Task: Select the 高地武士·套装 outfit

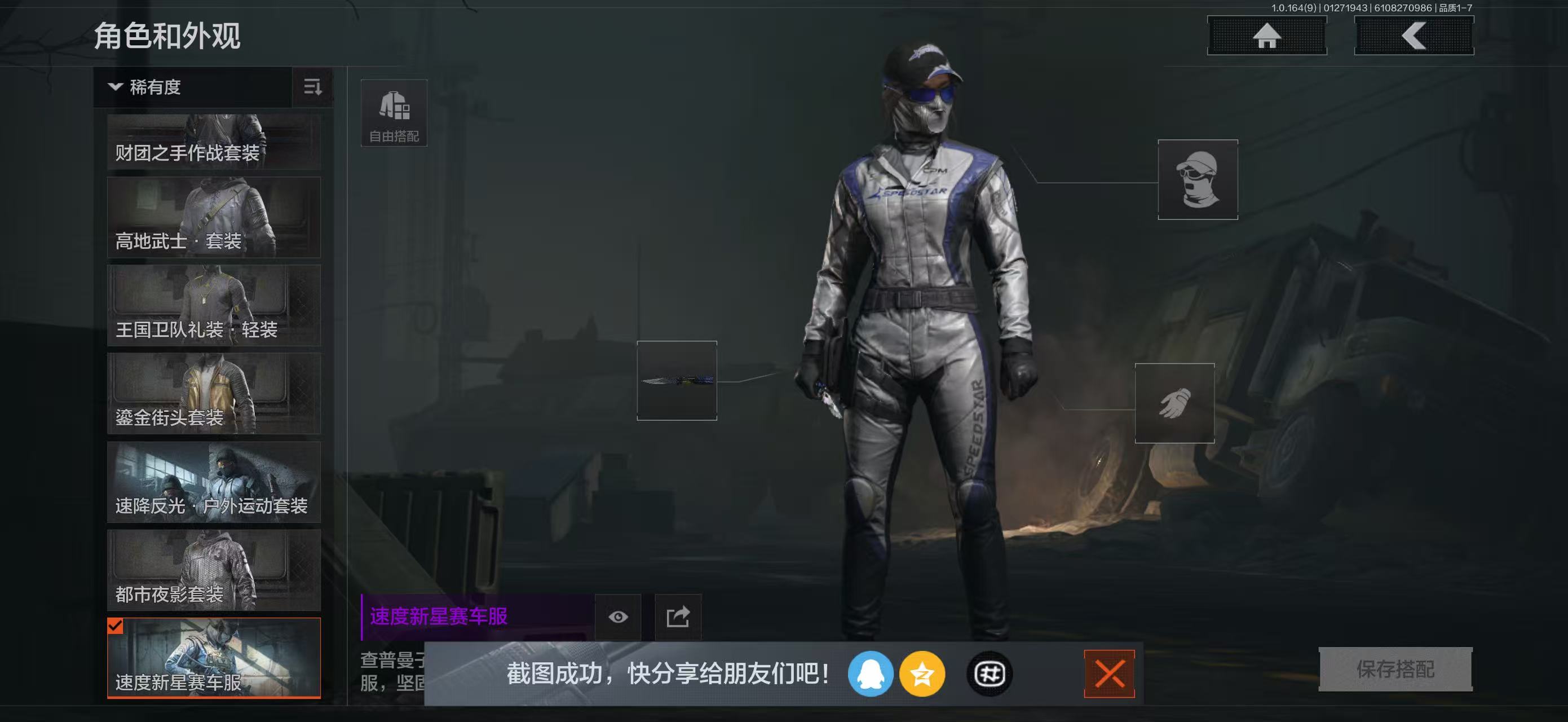Action: [x=214, y=218]
